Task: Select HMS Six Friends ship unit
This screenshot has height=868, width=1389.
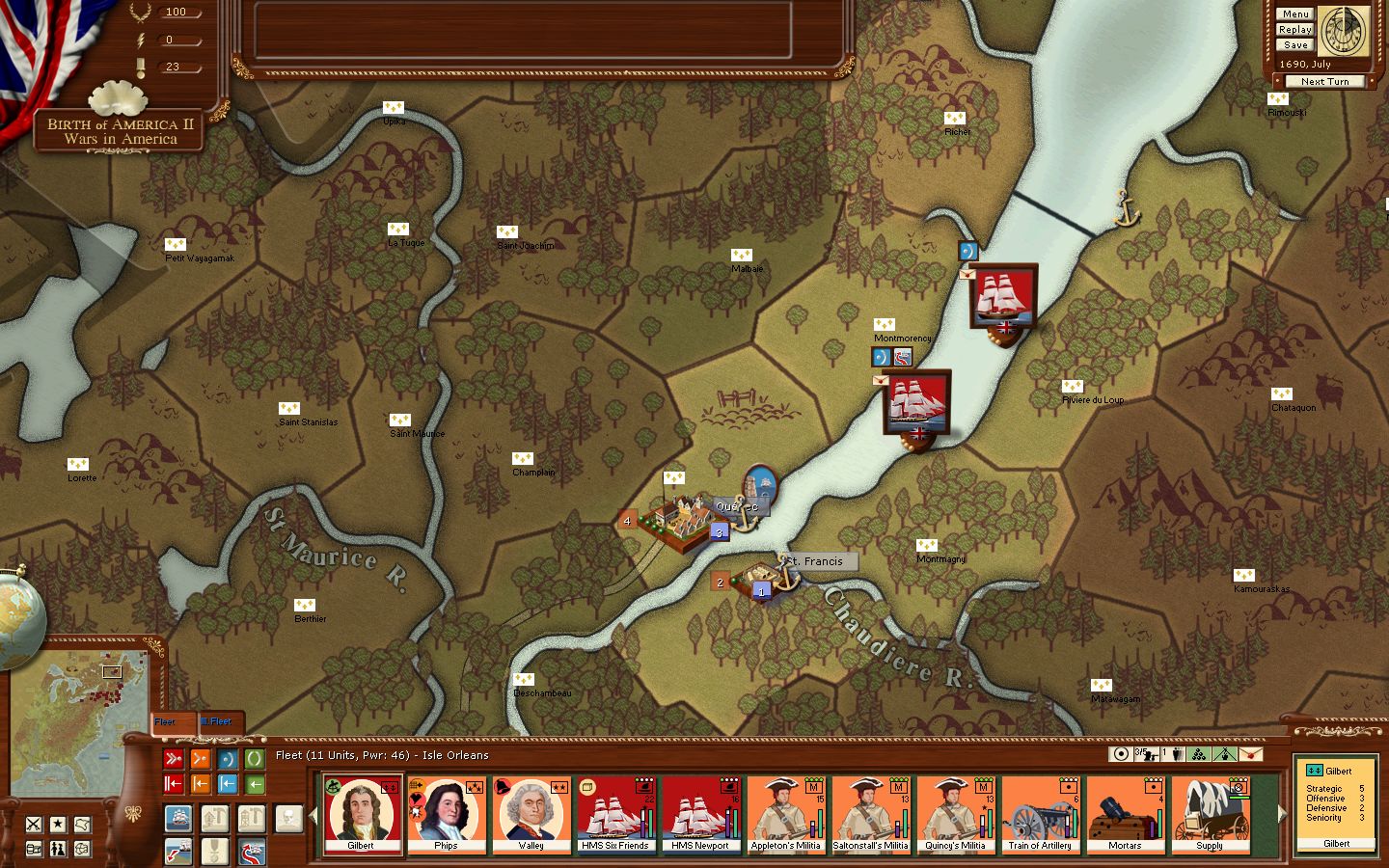Action: point(615,815)
